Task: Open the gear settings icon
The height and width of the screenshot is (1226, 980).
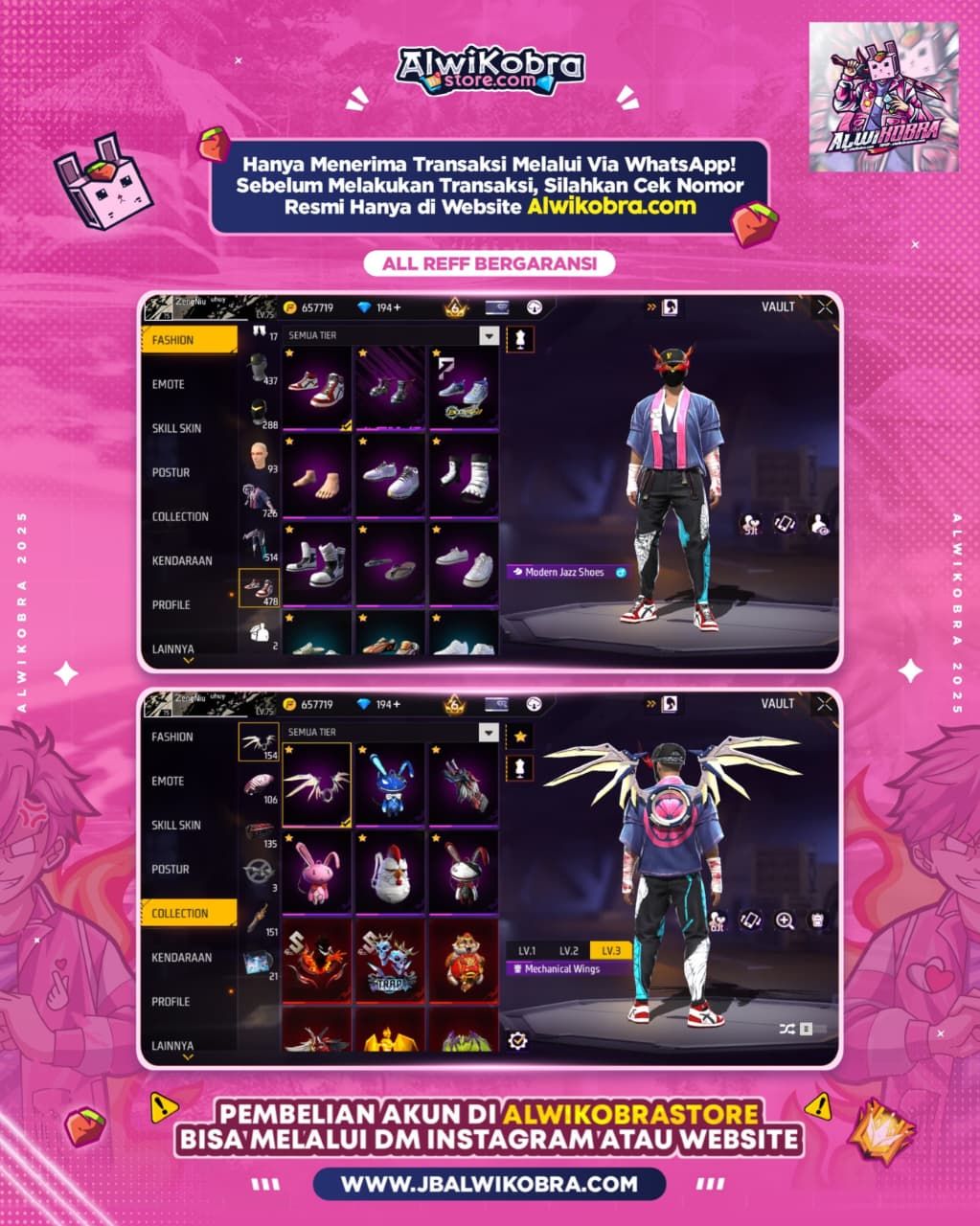Action: tap(518, 1039)
